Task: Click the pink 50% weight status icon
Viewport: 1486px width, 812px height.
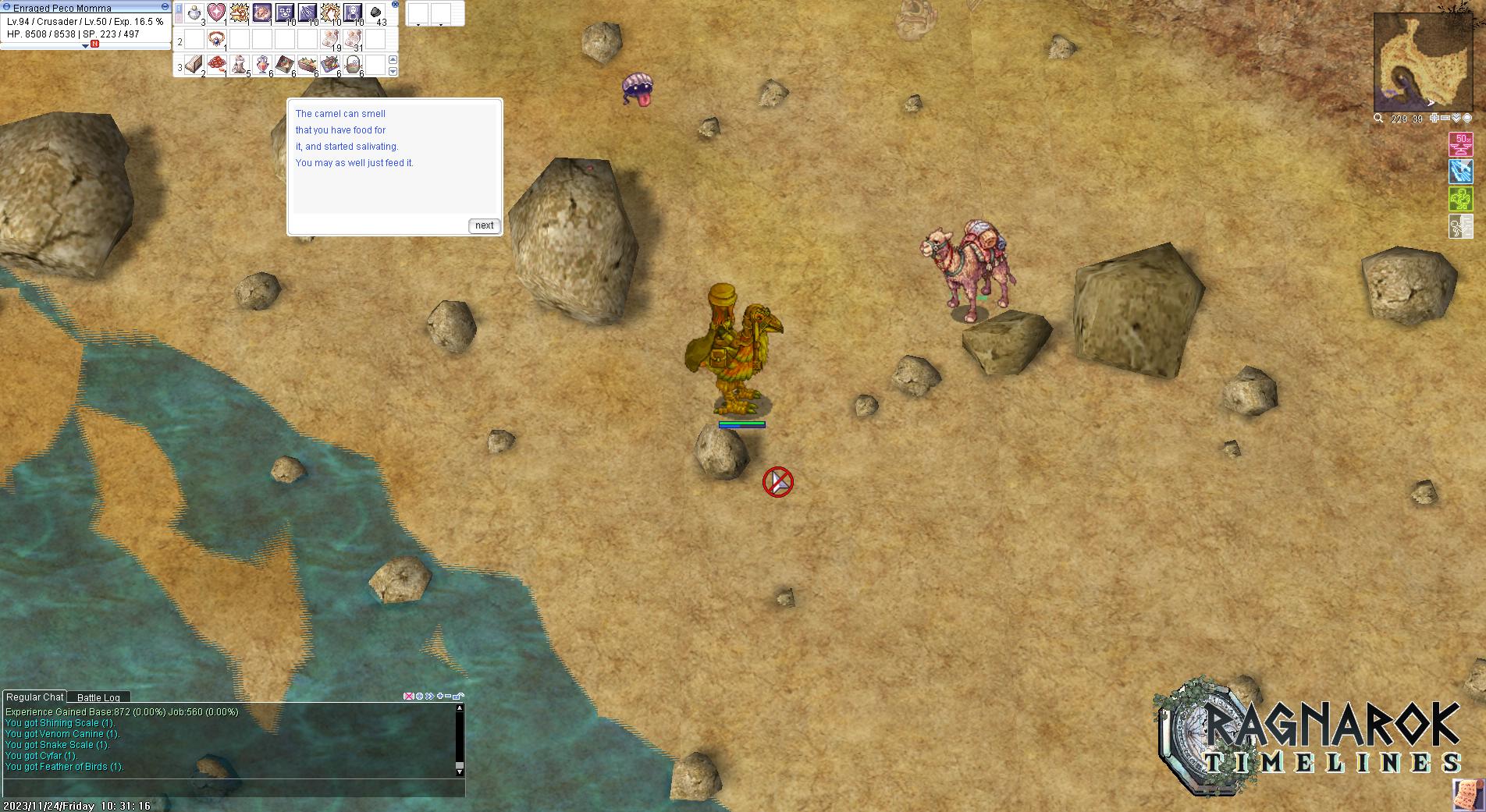Action: point(1460,144)
